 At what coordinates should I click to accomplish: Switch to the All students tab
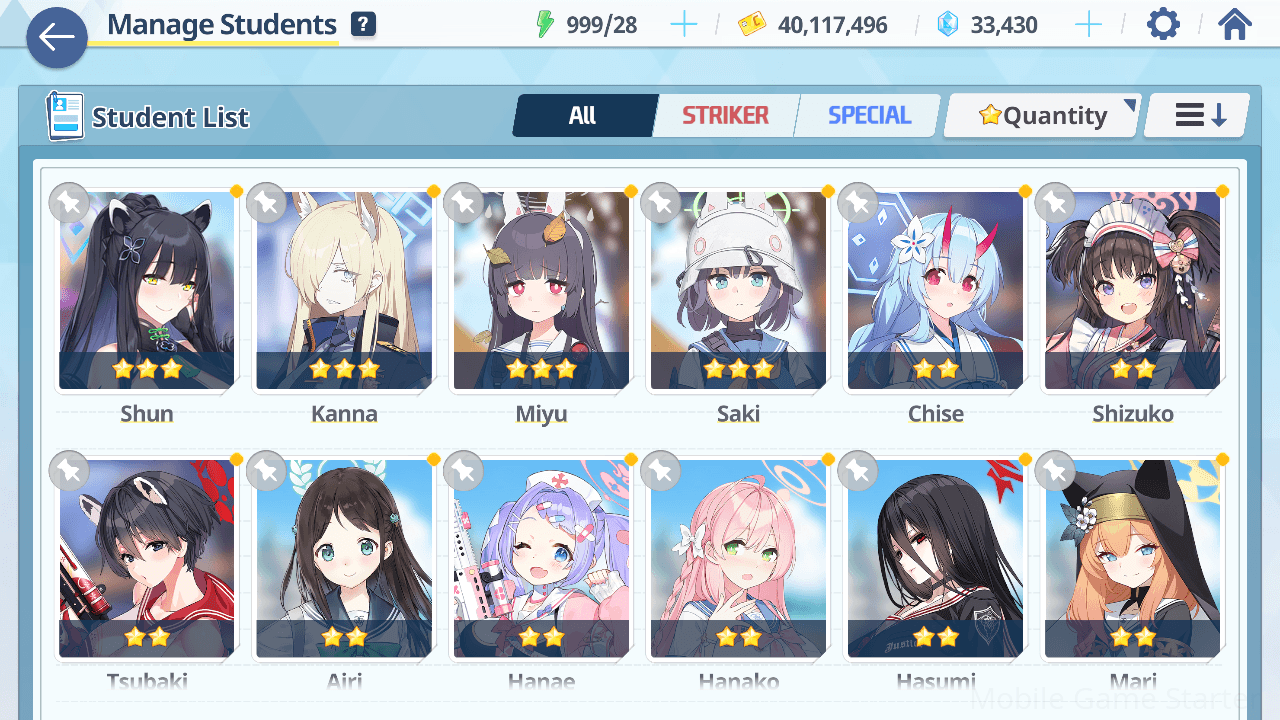[583, 116]
